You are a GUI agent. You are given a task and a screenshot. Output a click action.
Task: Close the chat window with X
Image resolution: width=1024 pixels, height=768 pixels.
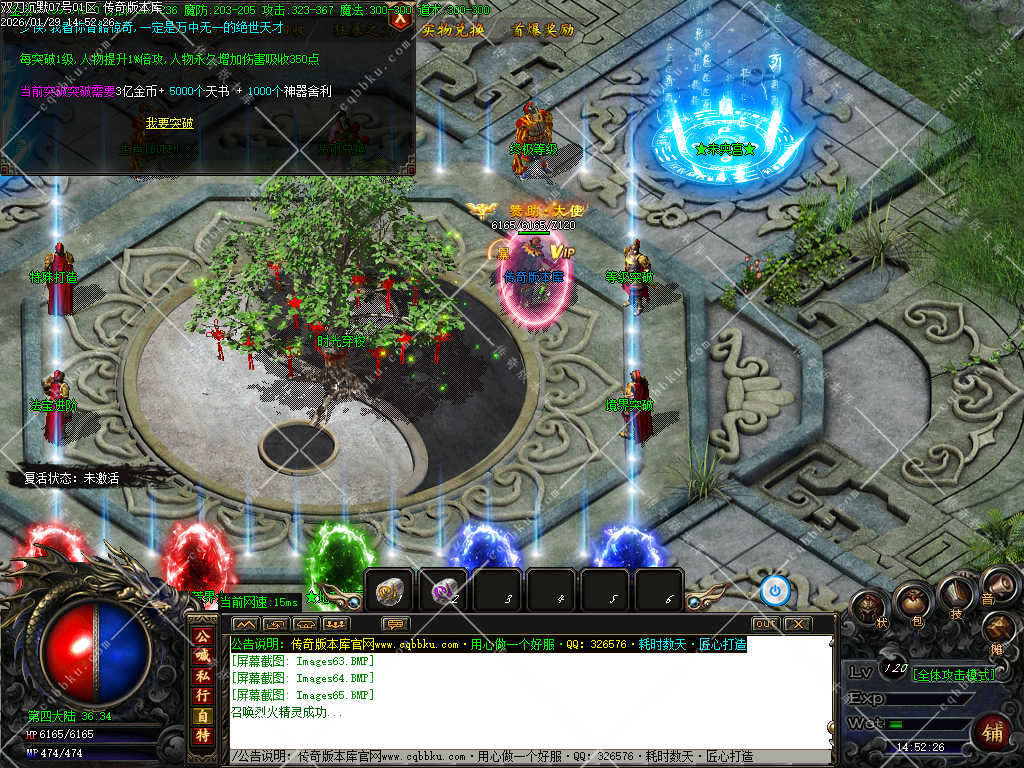(797, 624)
